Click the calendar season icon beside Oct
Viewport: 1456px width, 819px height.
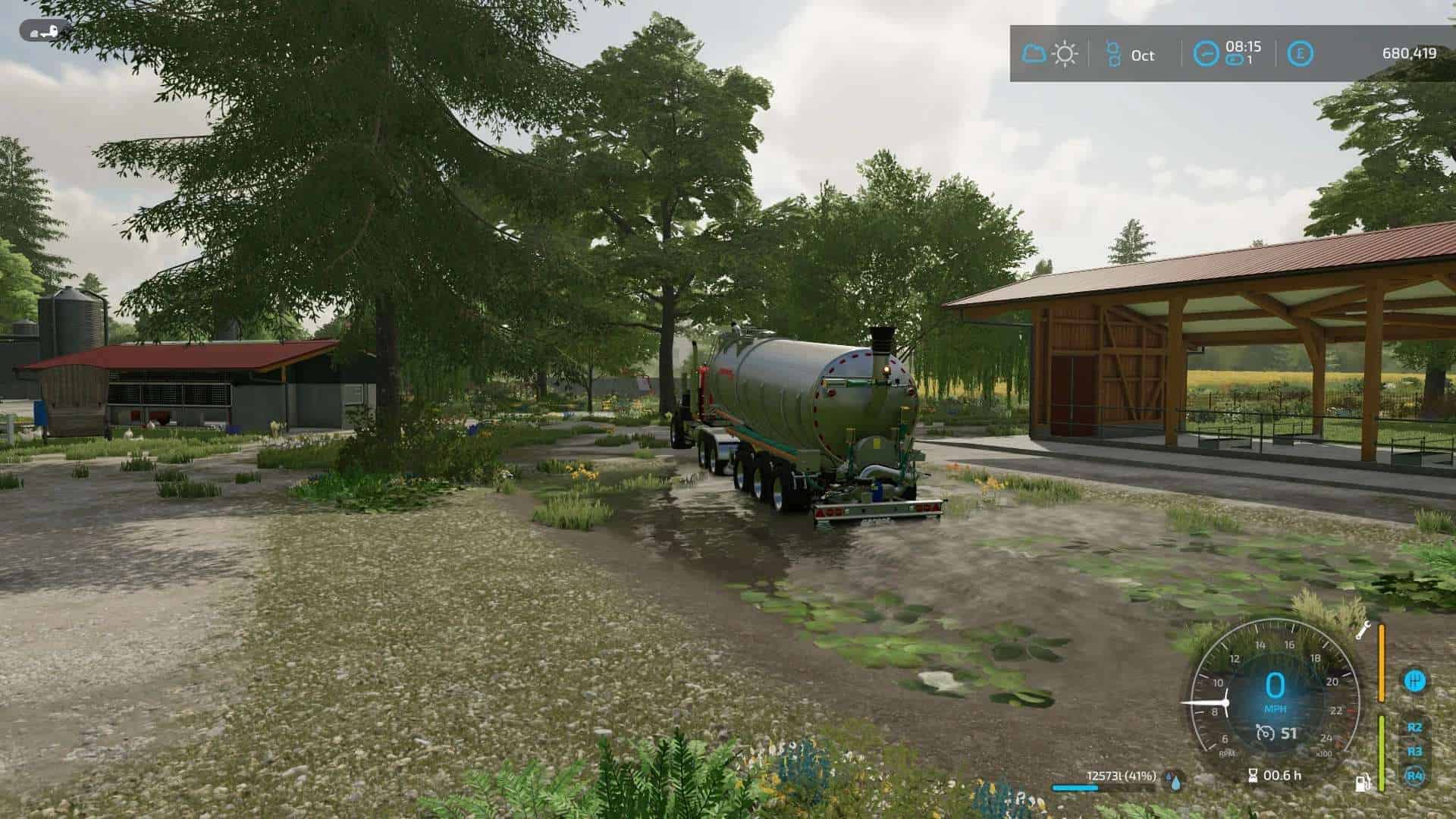click(x=1115, y=53)
